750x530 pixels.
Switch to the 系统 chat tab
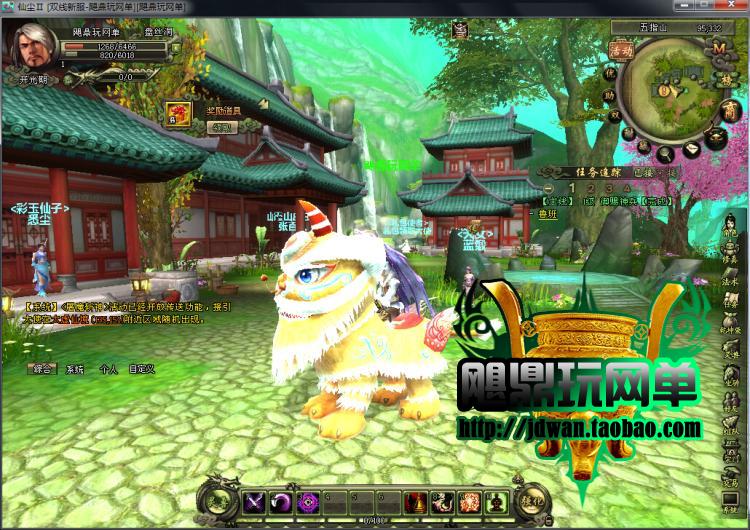point(75,369)
